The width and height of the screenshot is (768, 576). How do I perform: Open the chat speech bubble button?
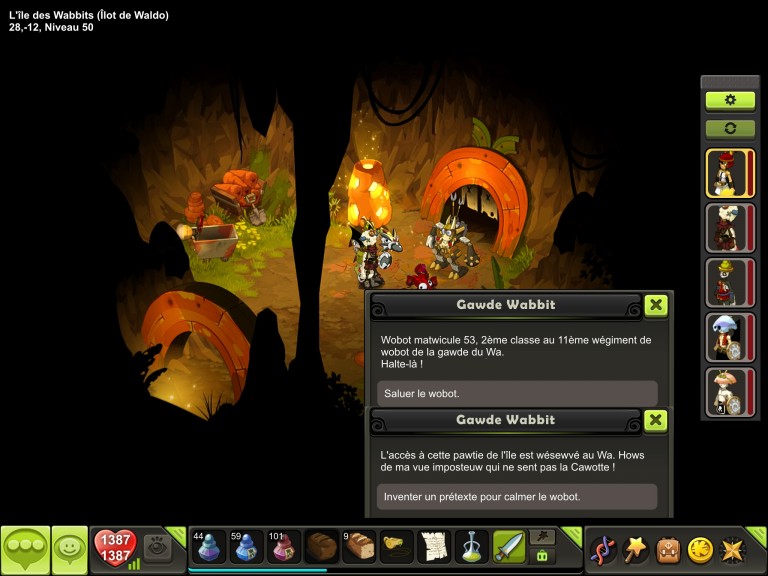click(25, 549)
